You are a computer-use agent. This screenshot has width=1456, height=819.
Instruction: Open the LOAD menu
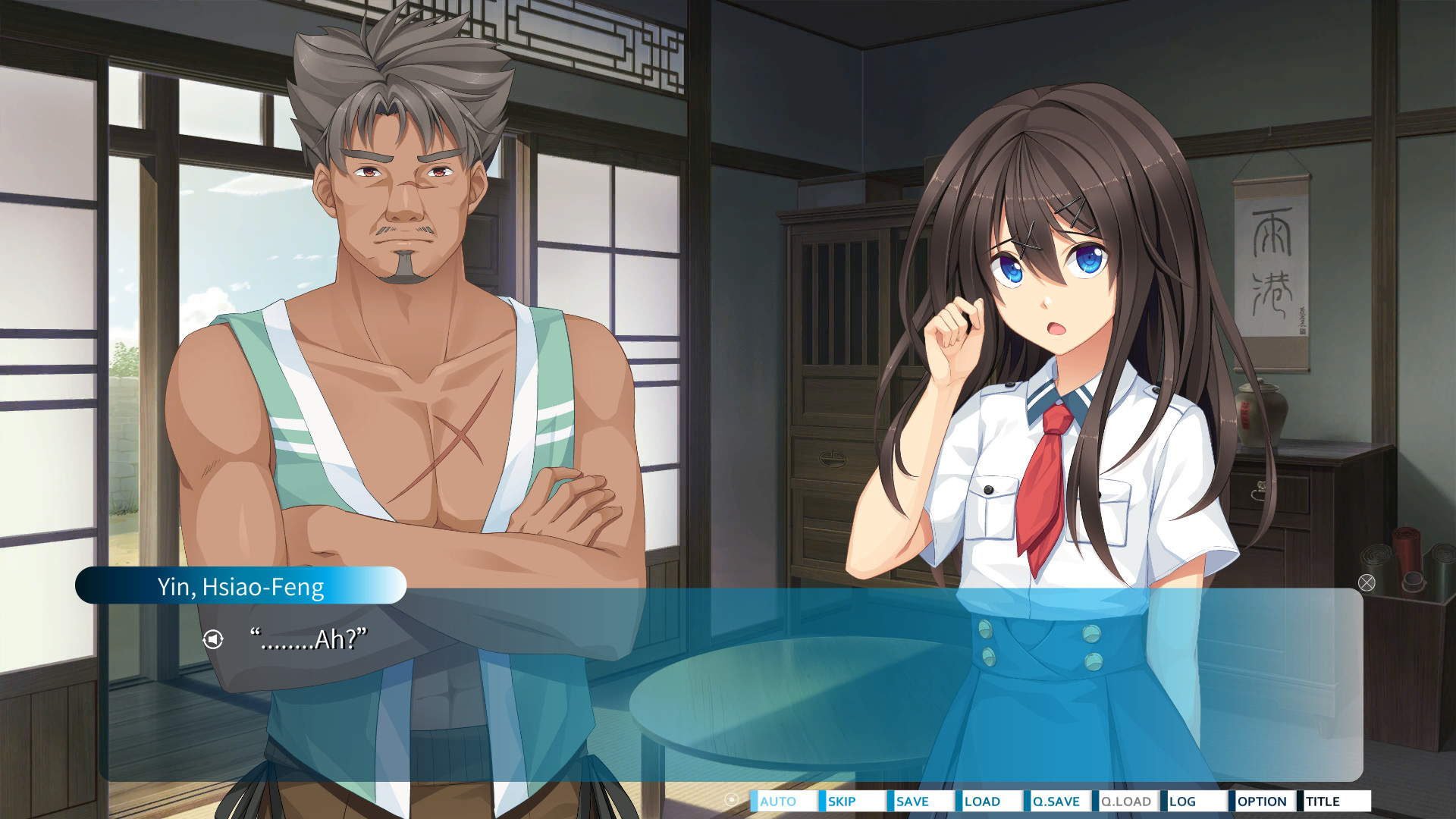coord(988,802)
